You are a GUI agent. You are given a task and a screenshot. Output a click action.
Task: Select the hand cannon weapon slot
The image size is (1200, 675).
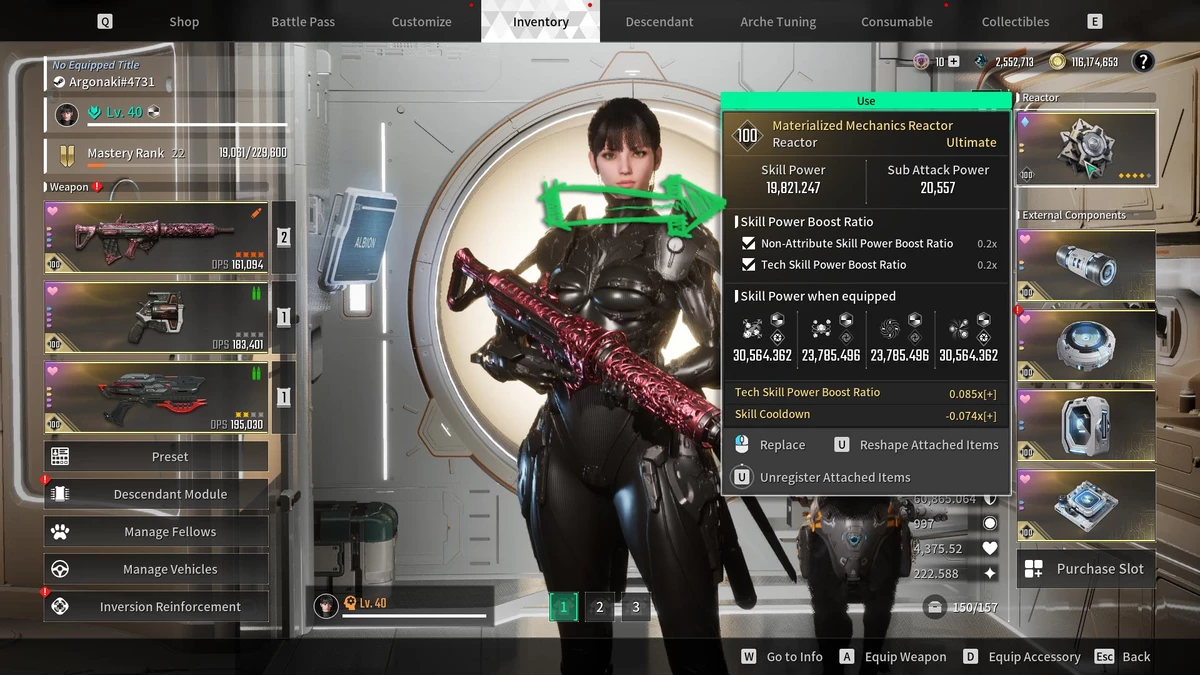156,318
